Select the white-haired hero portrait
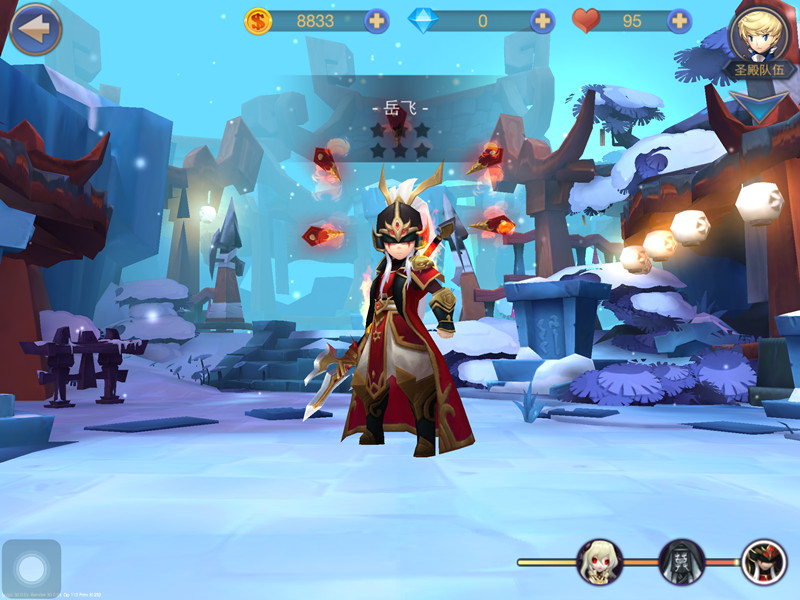The height and width of the screenshot is (600, 800). click(x=600, y=562)
